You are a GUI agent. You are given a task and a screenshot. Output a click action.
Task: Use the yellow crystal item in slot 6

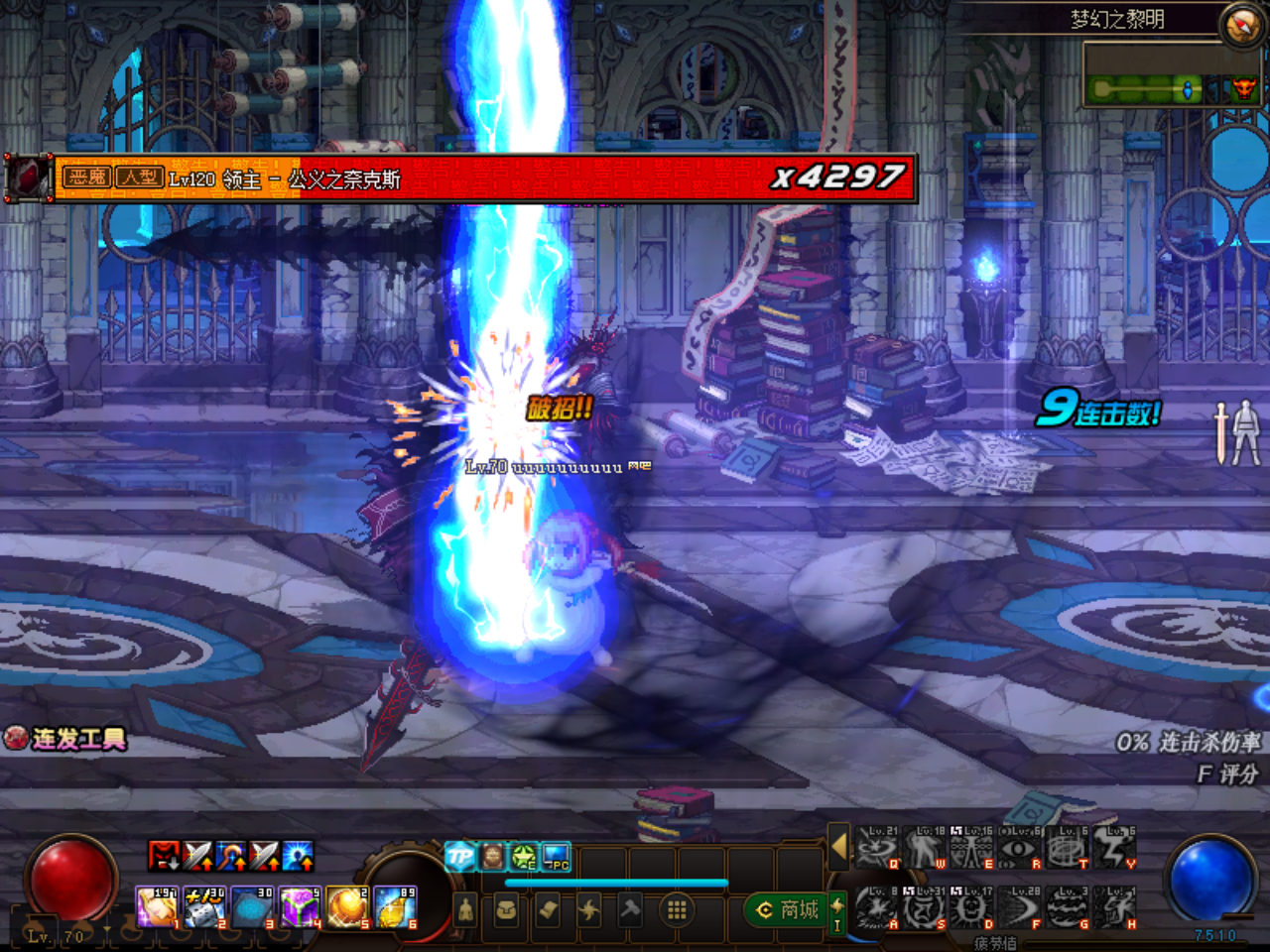pos(395,907)
